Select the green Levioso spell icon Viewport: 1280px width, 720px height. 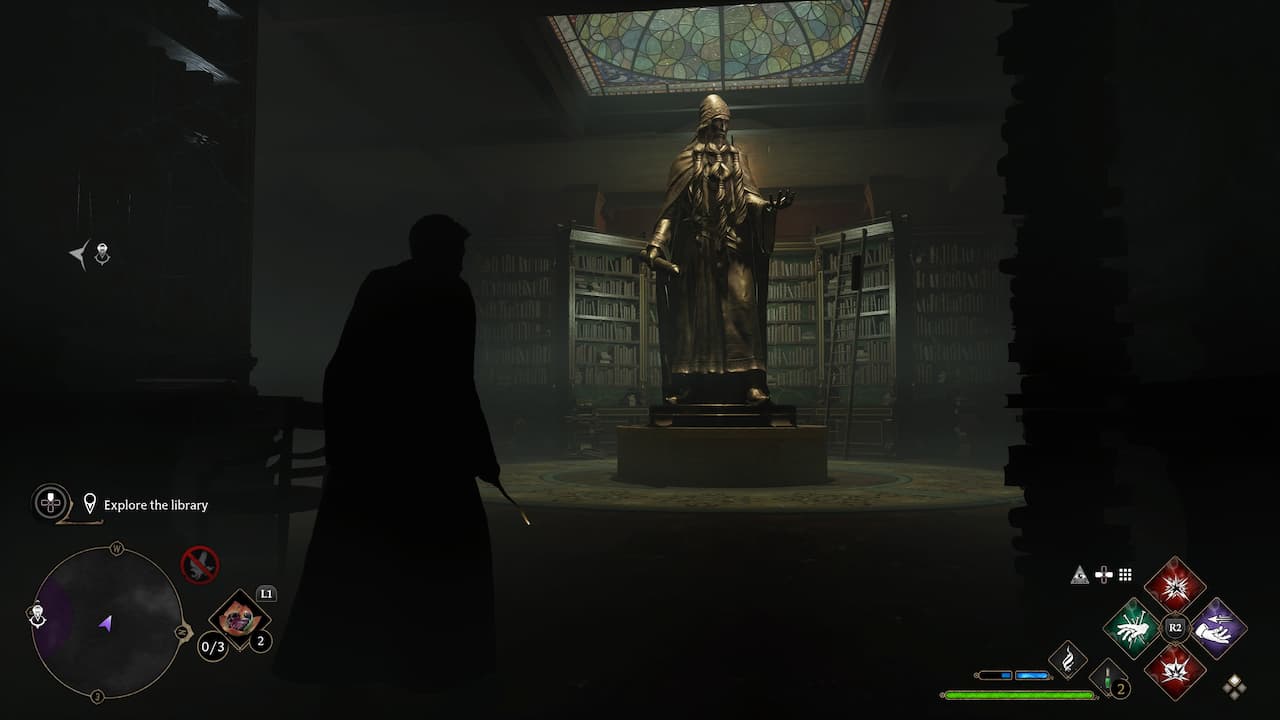click(1132, 628)
